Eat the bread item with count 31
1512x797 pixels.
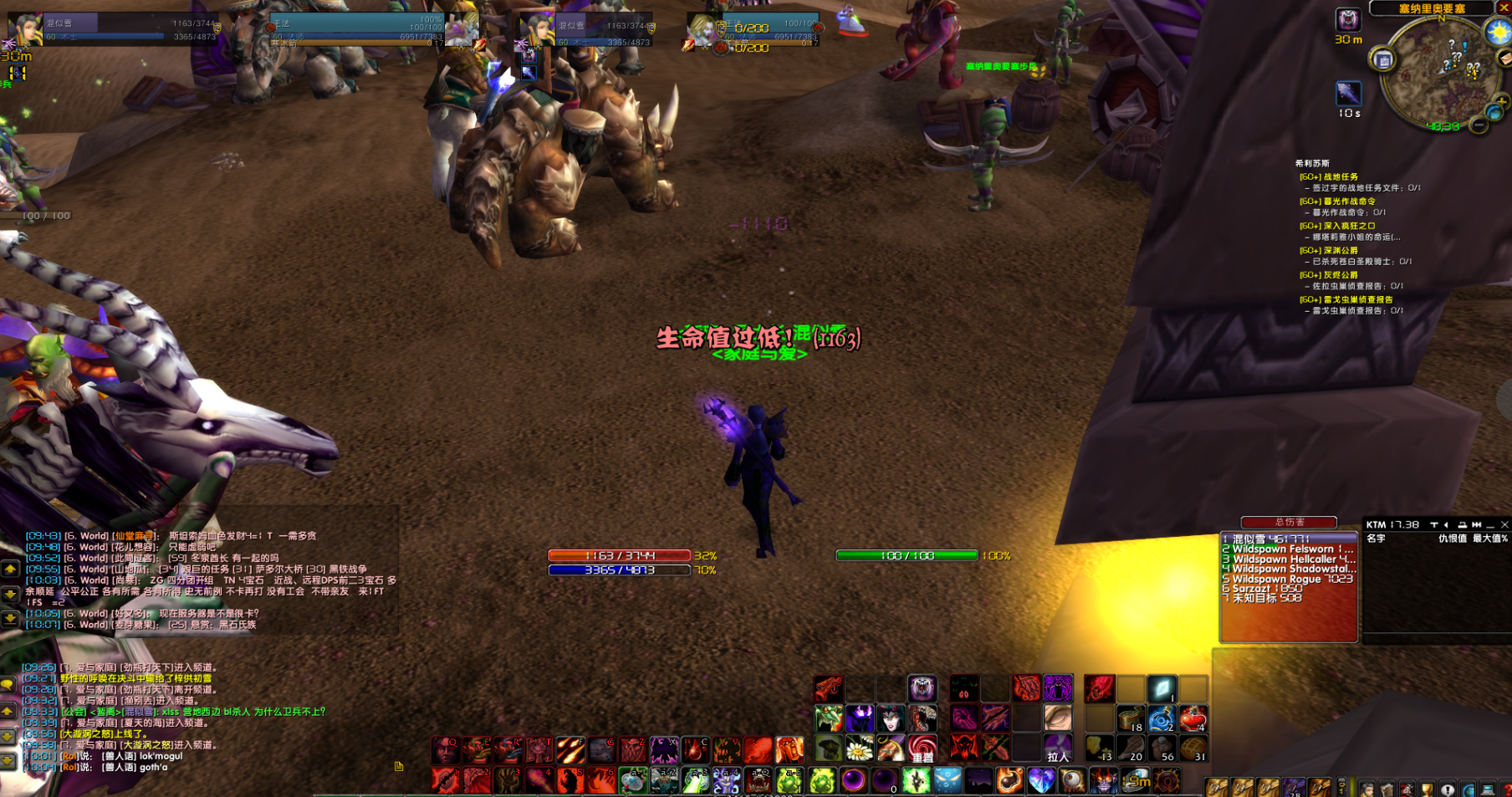(x=1193, y=748)
